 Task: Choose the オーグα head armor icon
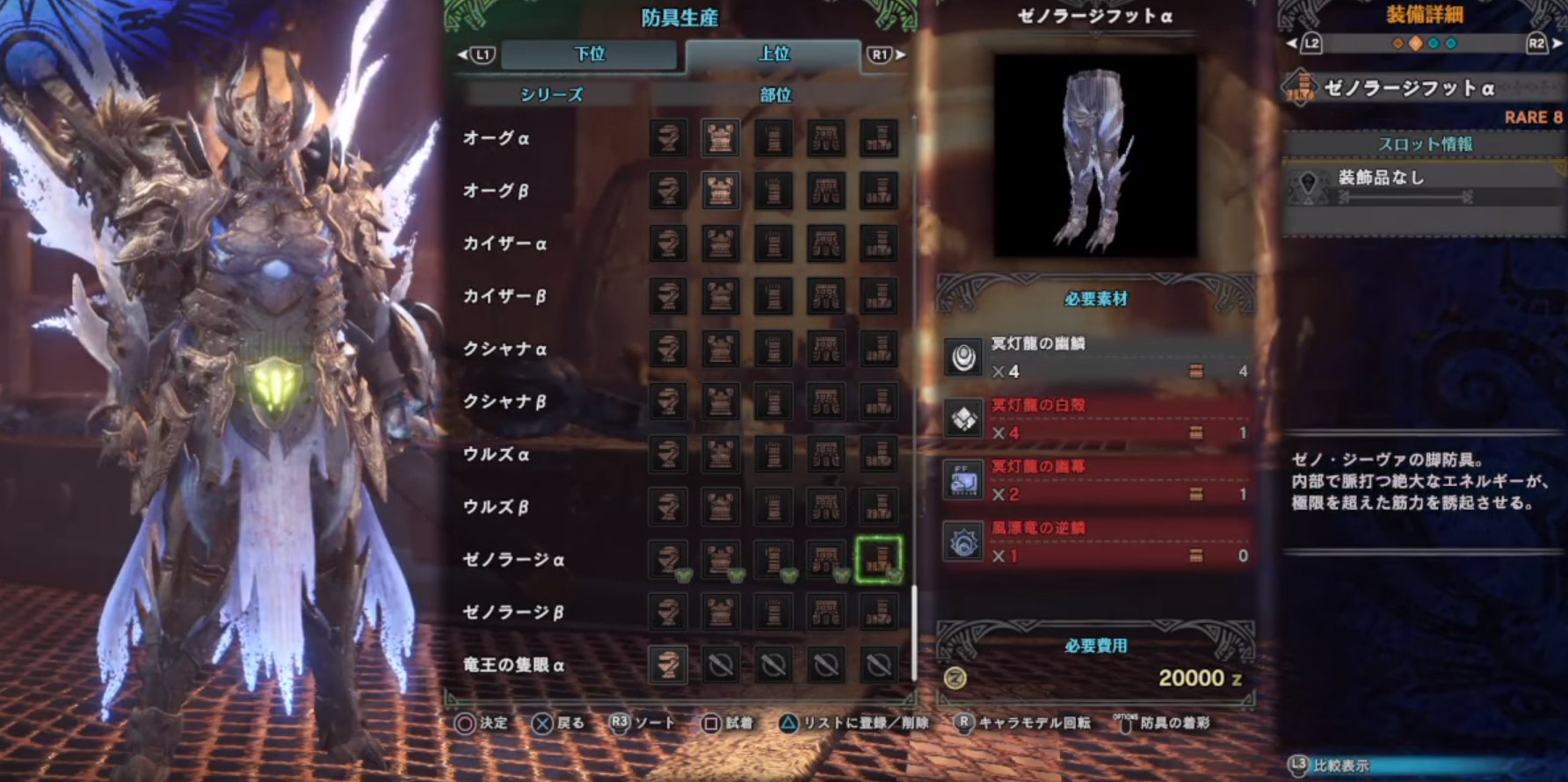(668, 138)
